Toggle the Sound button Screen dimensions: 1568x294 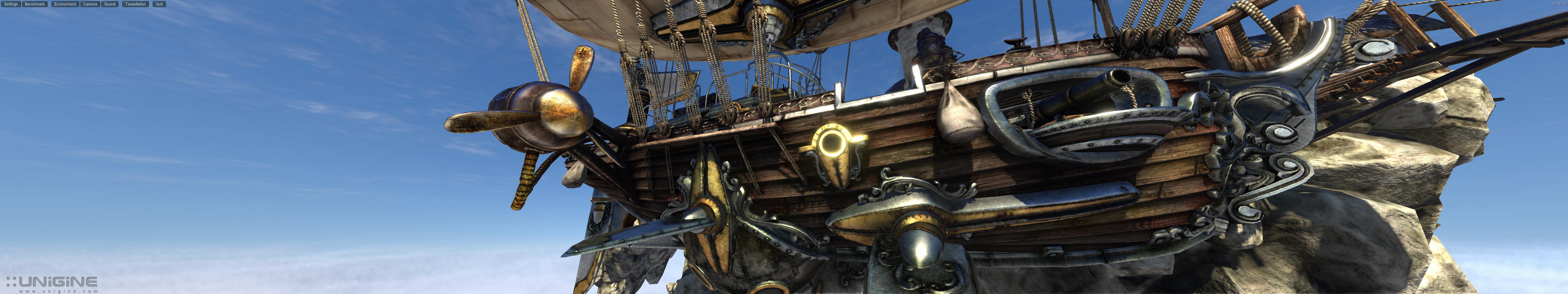coord(109,4)
